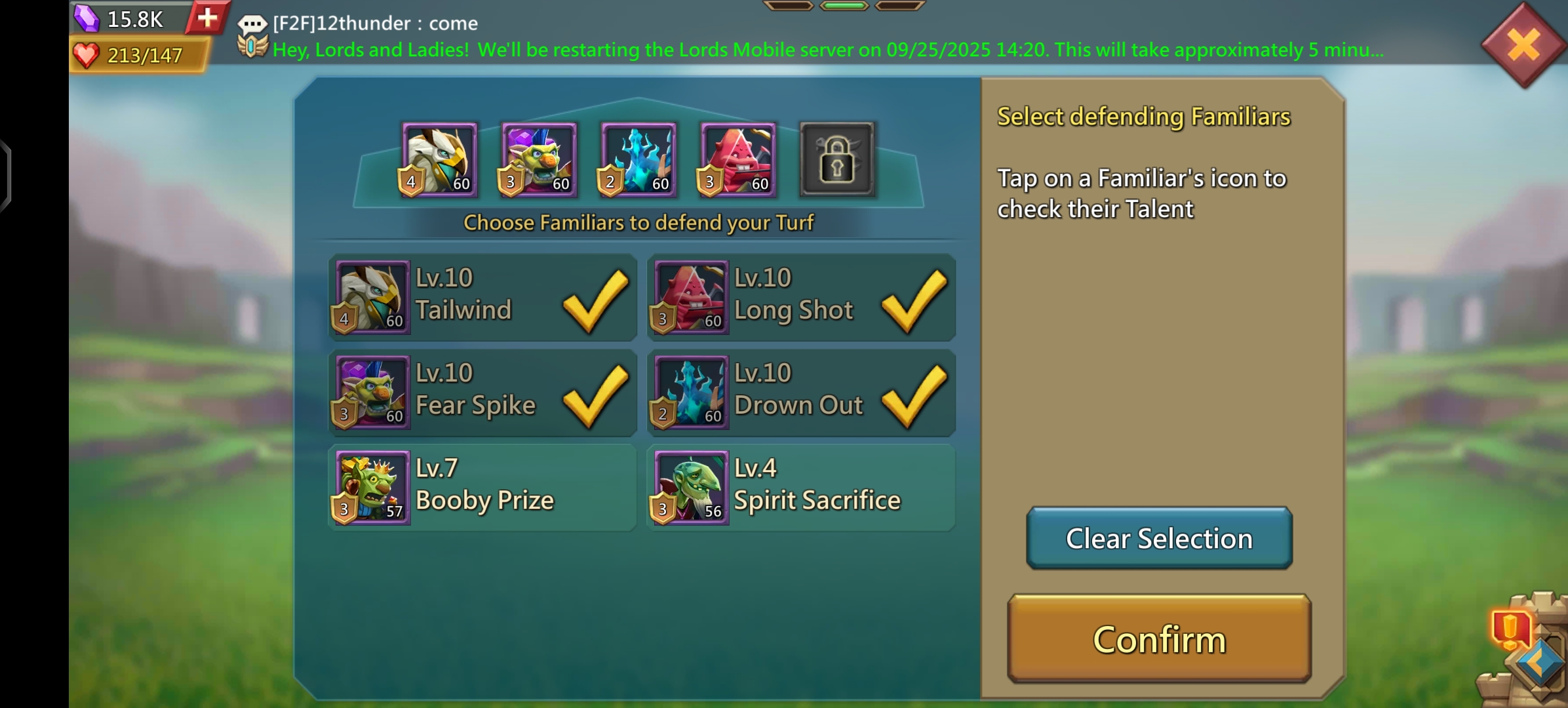Image resolution: width=1568 pixels, height=708 pixels.
Task: Add gems with the red plus button
Action: (x=207, y=18)
